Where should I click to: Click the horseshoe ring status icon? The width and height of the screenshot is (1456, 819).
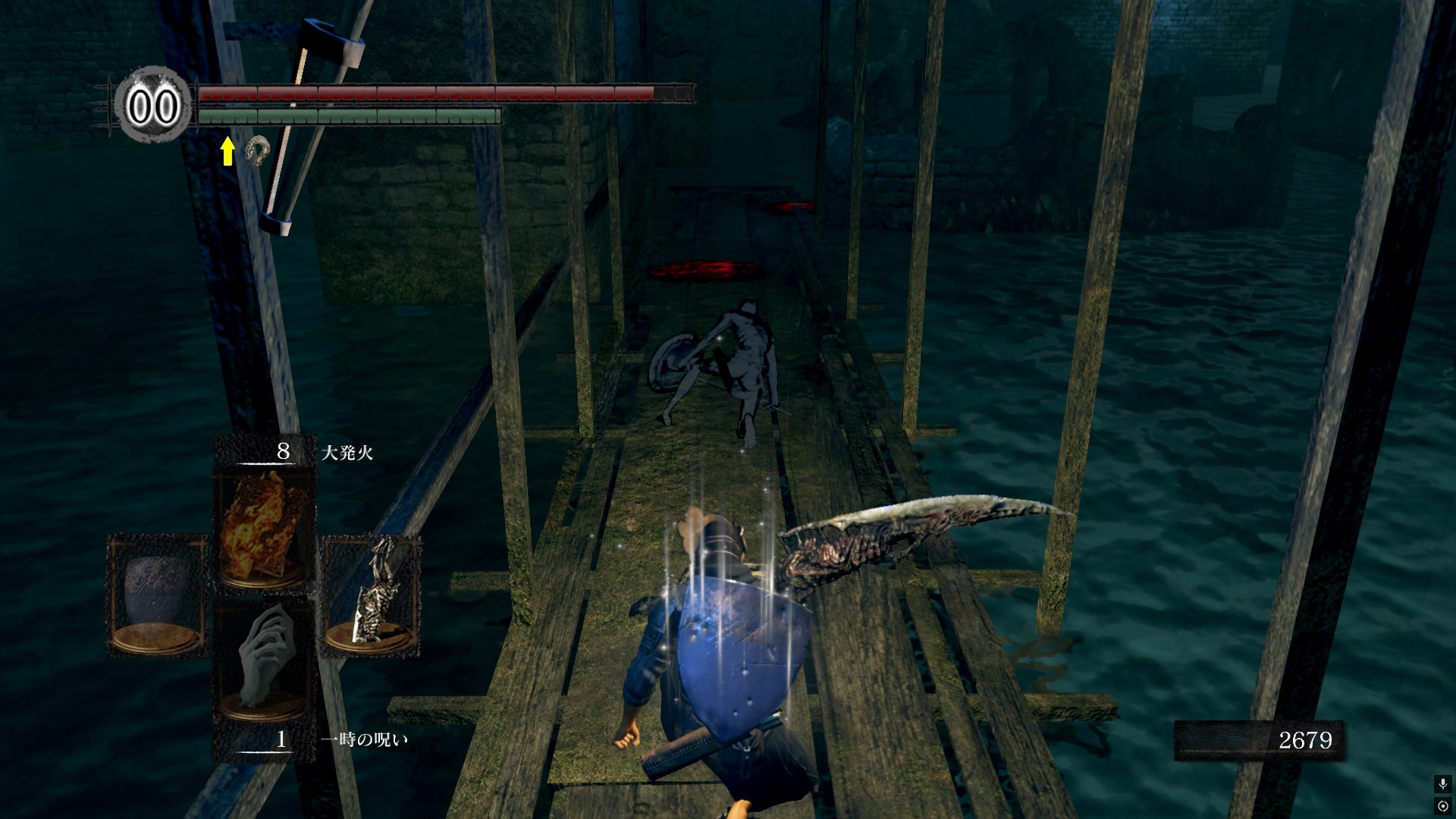258,150
